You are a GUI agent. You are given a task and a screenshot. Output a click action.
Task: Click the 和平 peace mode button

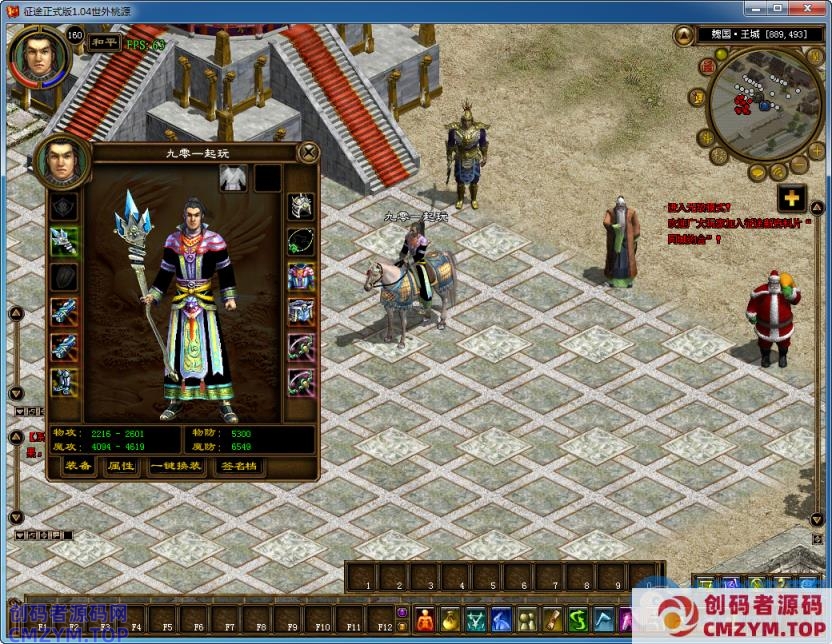(103, 42)
